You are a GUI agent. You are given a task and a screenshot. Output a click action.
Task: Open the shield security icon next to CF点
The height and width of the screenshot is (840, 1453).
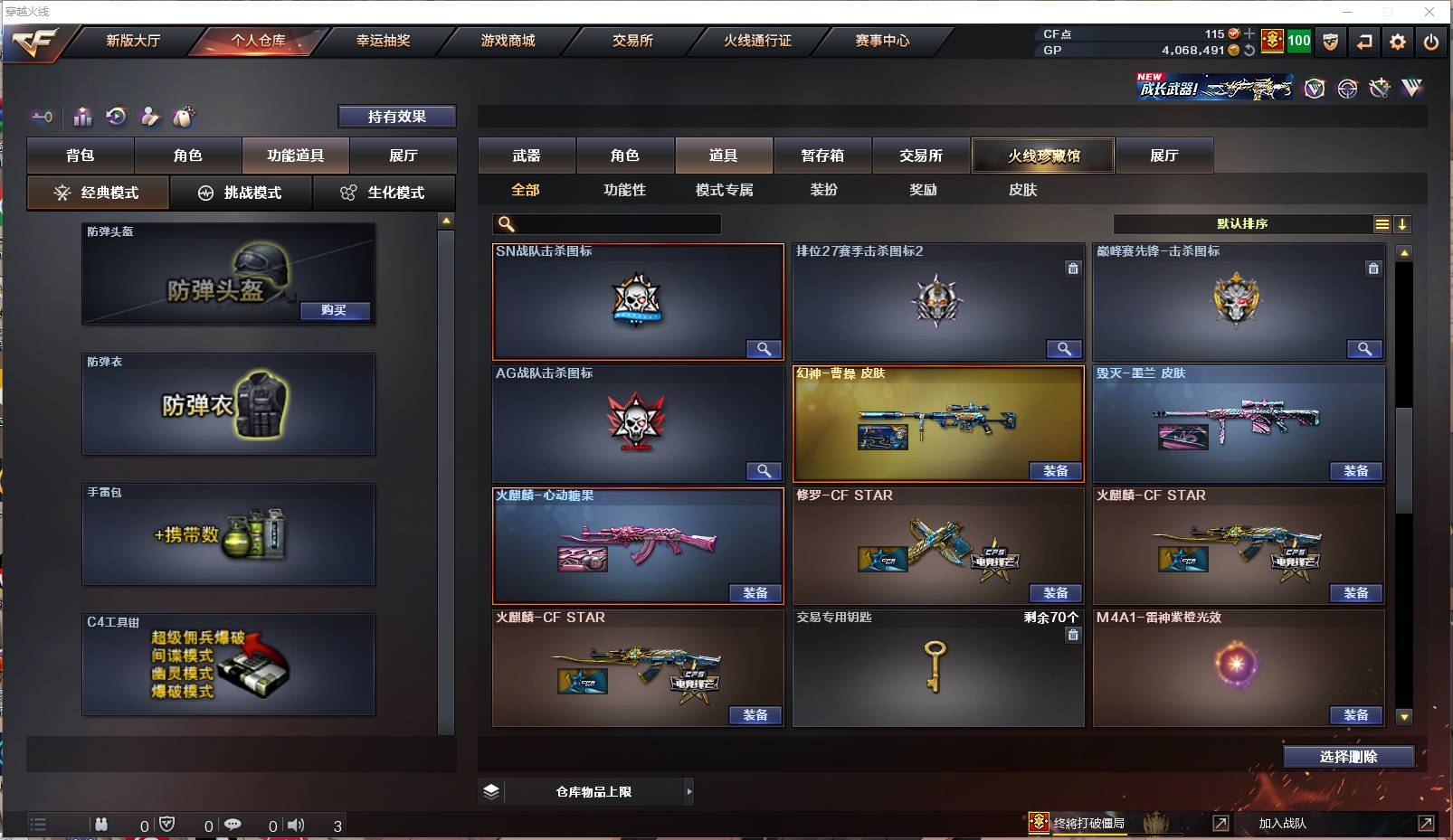[1331, 41]
